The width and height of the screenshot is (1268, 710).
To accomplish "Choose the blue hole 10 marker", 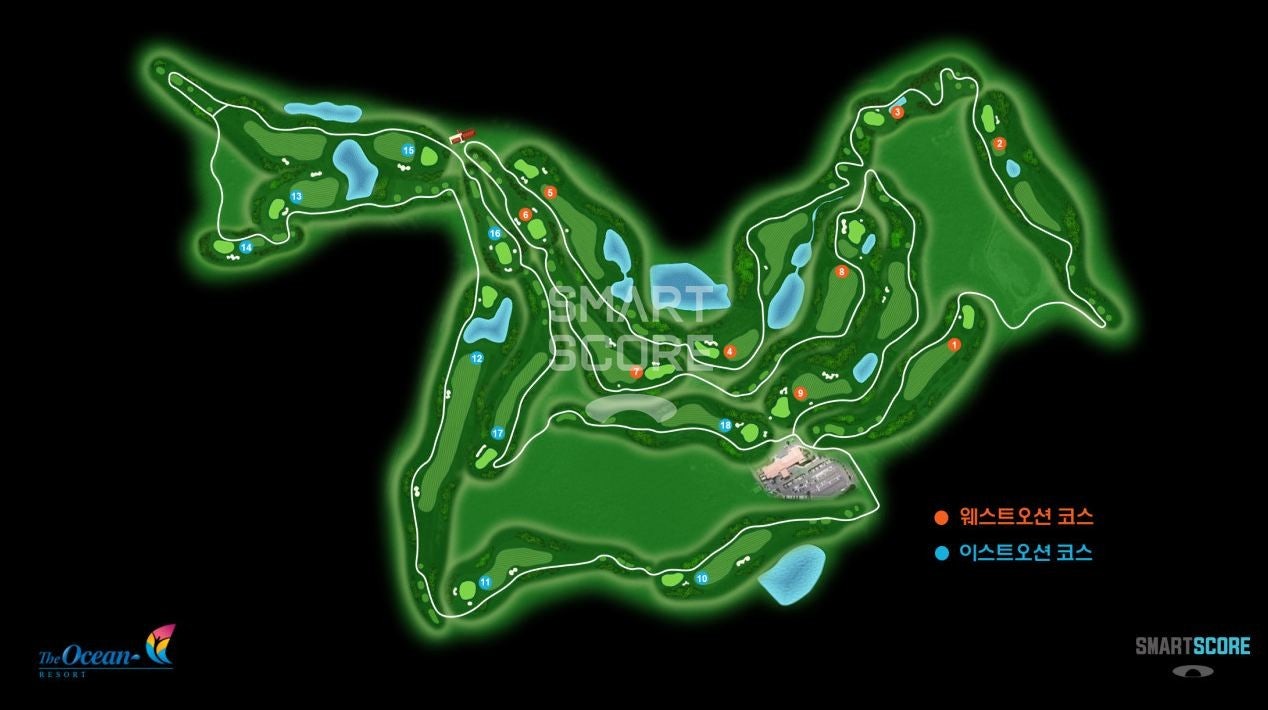I will click(x=702, y=578).
